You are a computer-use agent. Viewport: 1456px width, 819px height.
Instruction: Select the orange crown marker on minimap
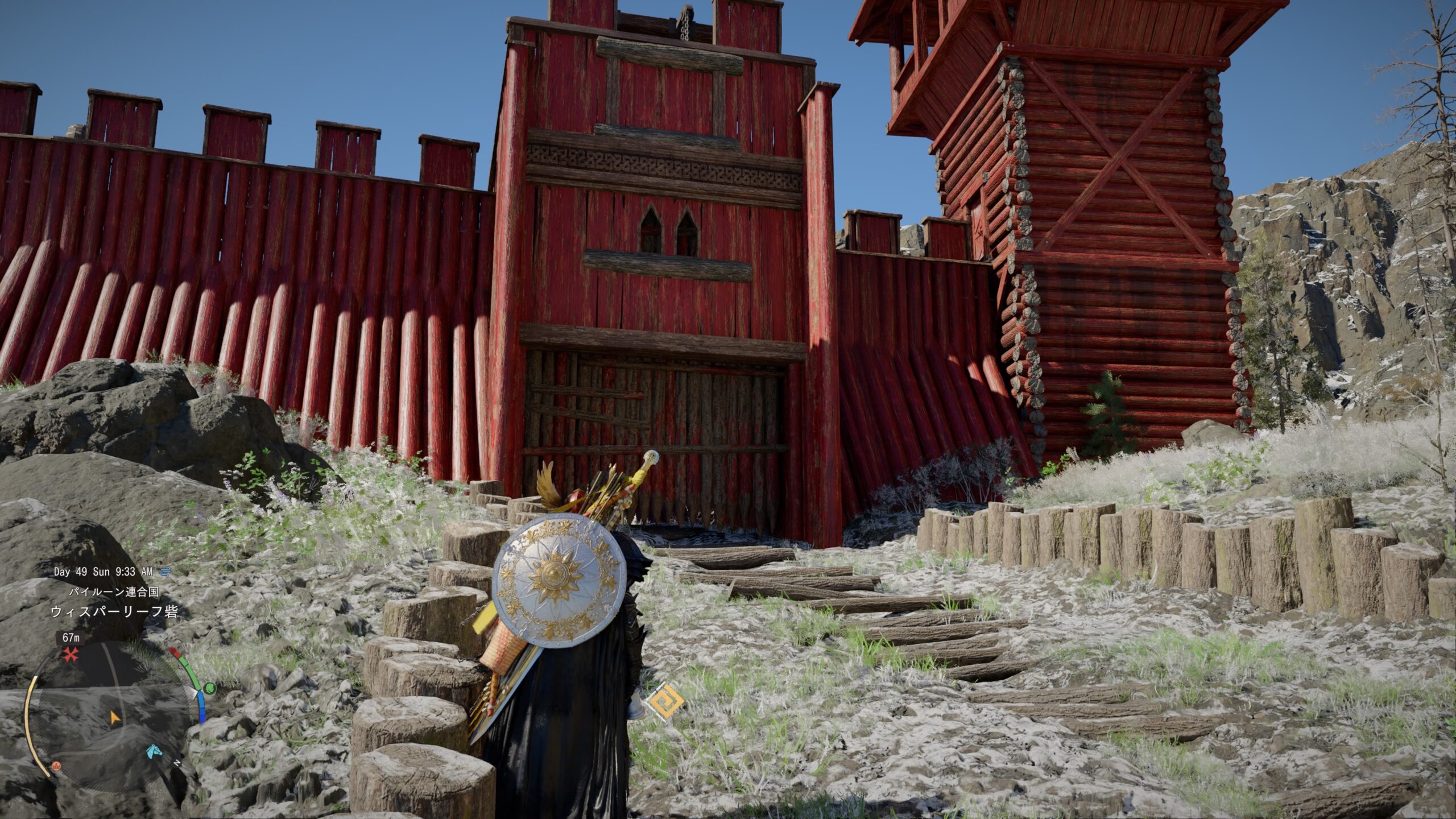[x=56, y=766]
